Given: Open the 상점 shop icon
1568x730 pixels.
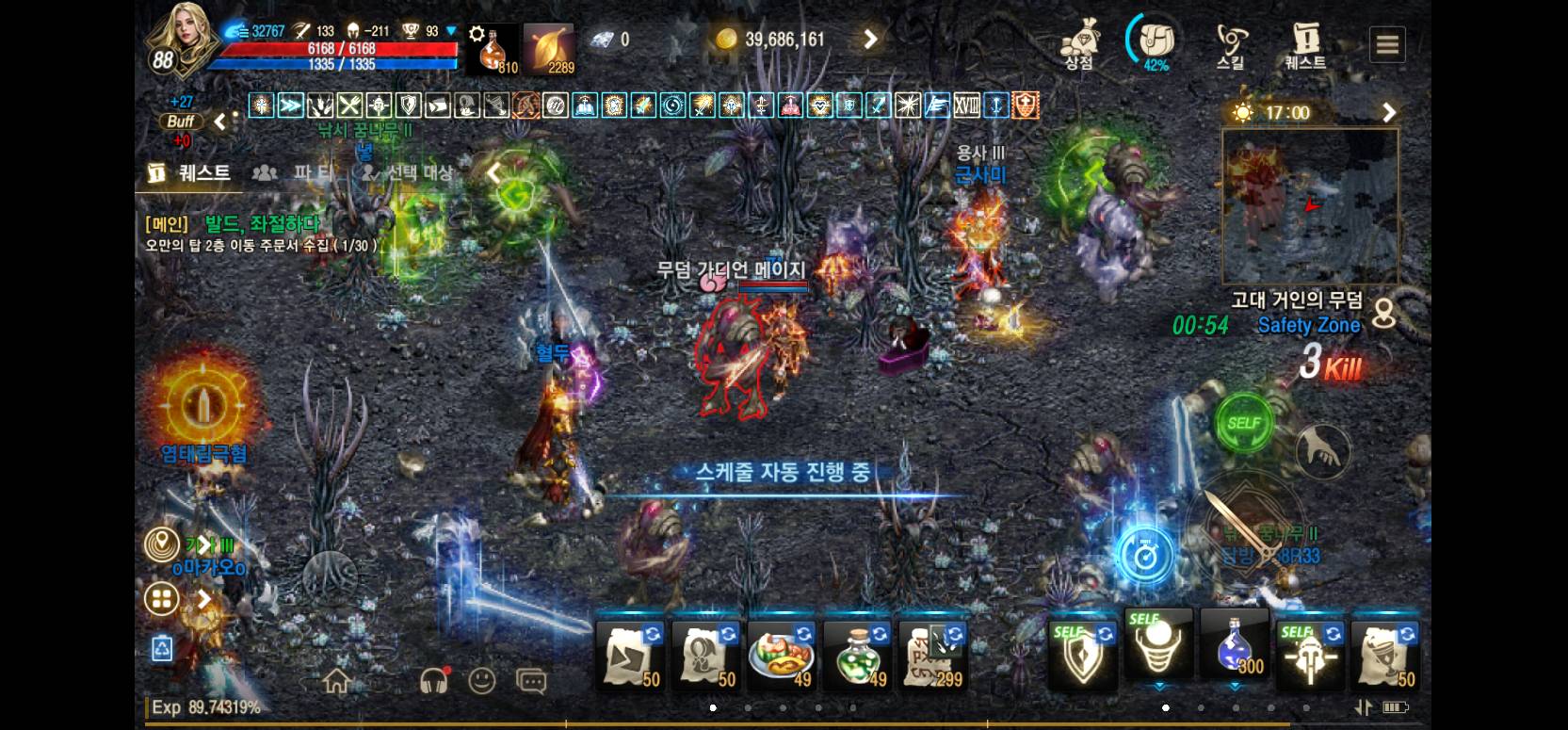Looking at the screenshot, I should tap(1079, 40).
